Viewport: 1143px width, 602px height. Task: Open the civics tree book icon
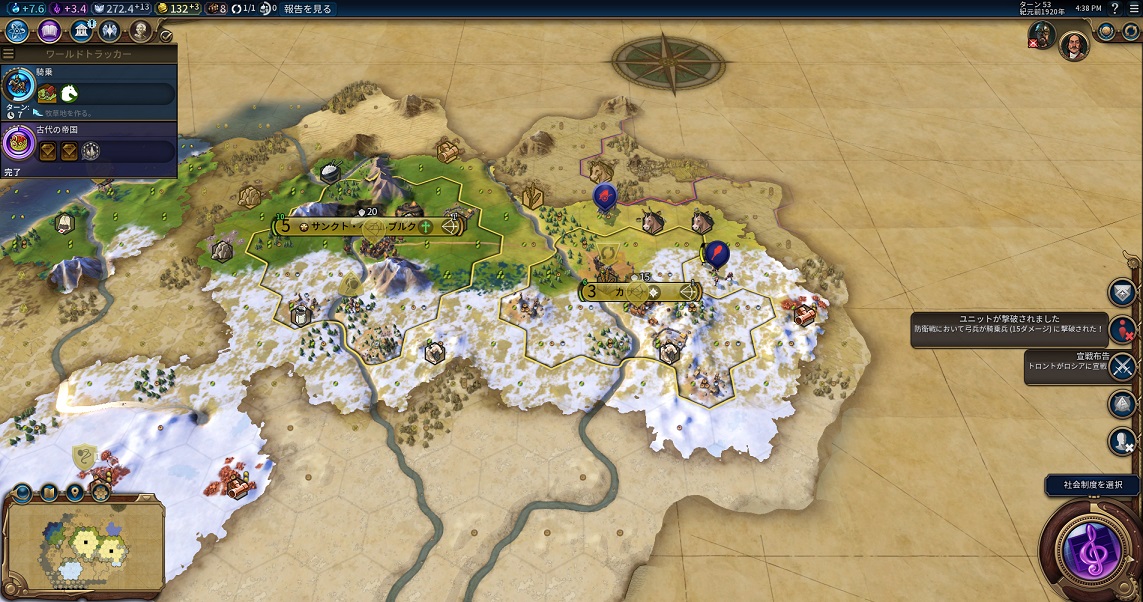coord(50,31)
